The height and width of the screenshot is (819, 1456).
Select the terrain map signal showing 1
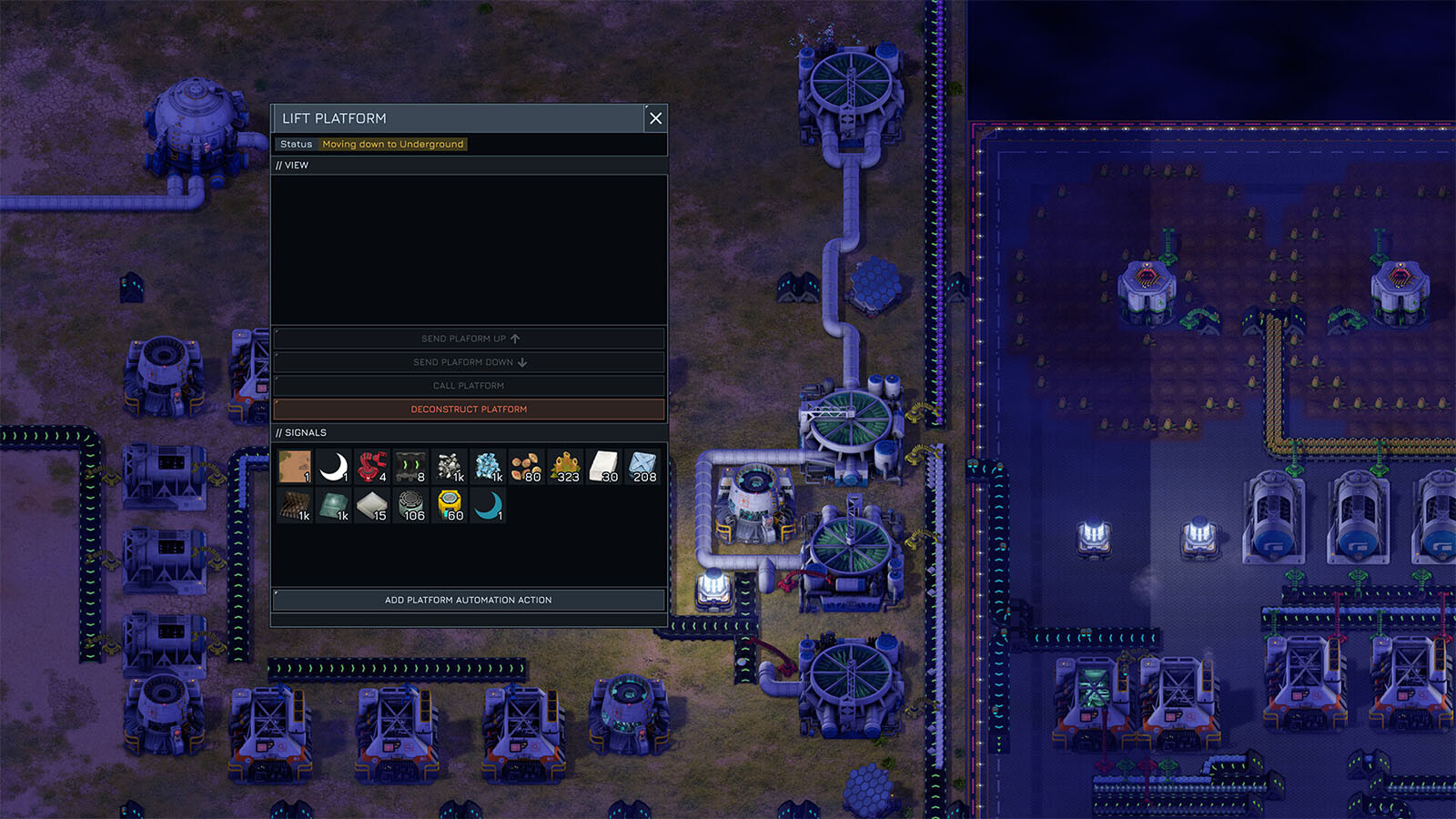click(x=295, y=467)
